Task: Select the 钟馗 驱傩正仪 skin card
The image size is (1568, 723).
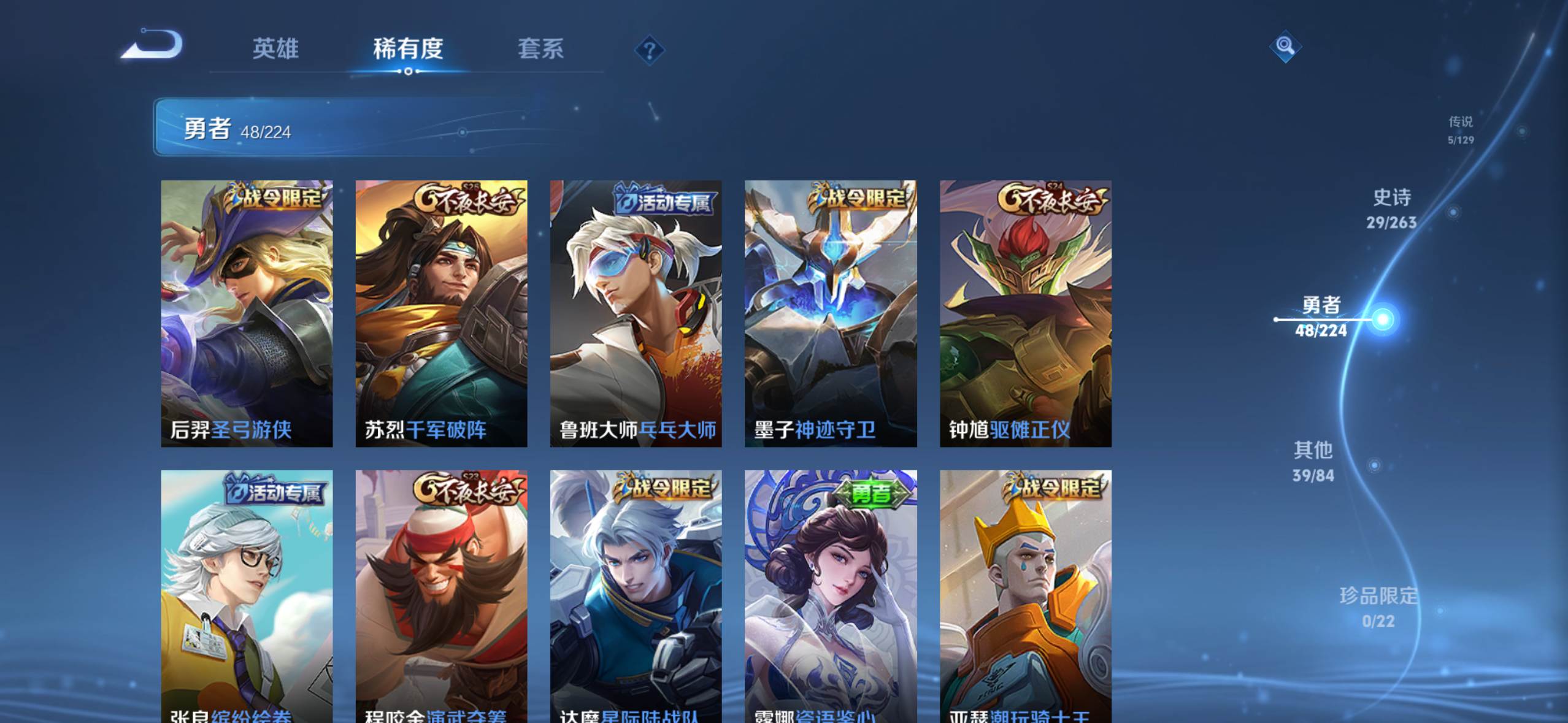Action: point(1025,313)
